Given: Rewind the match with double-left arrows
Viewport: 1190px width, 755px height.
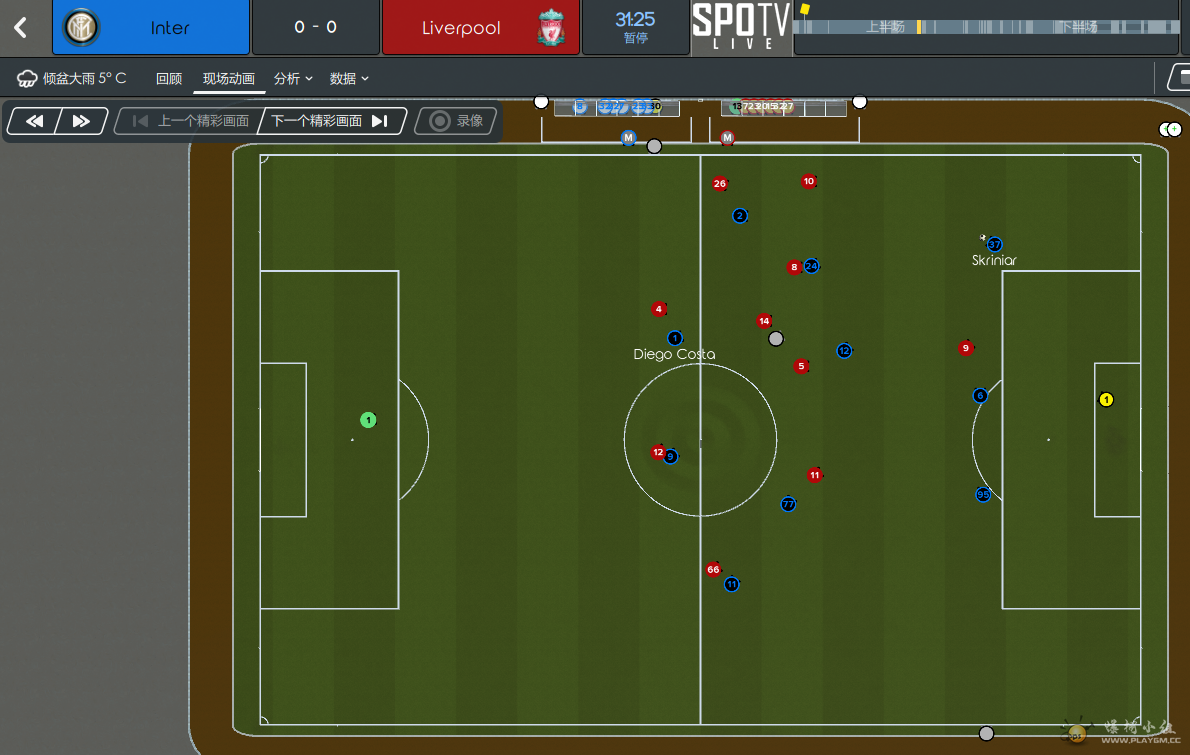Looking at the screenshot, I should (x=34, y=121).
